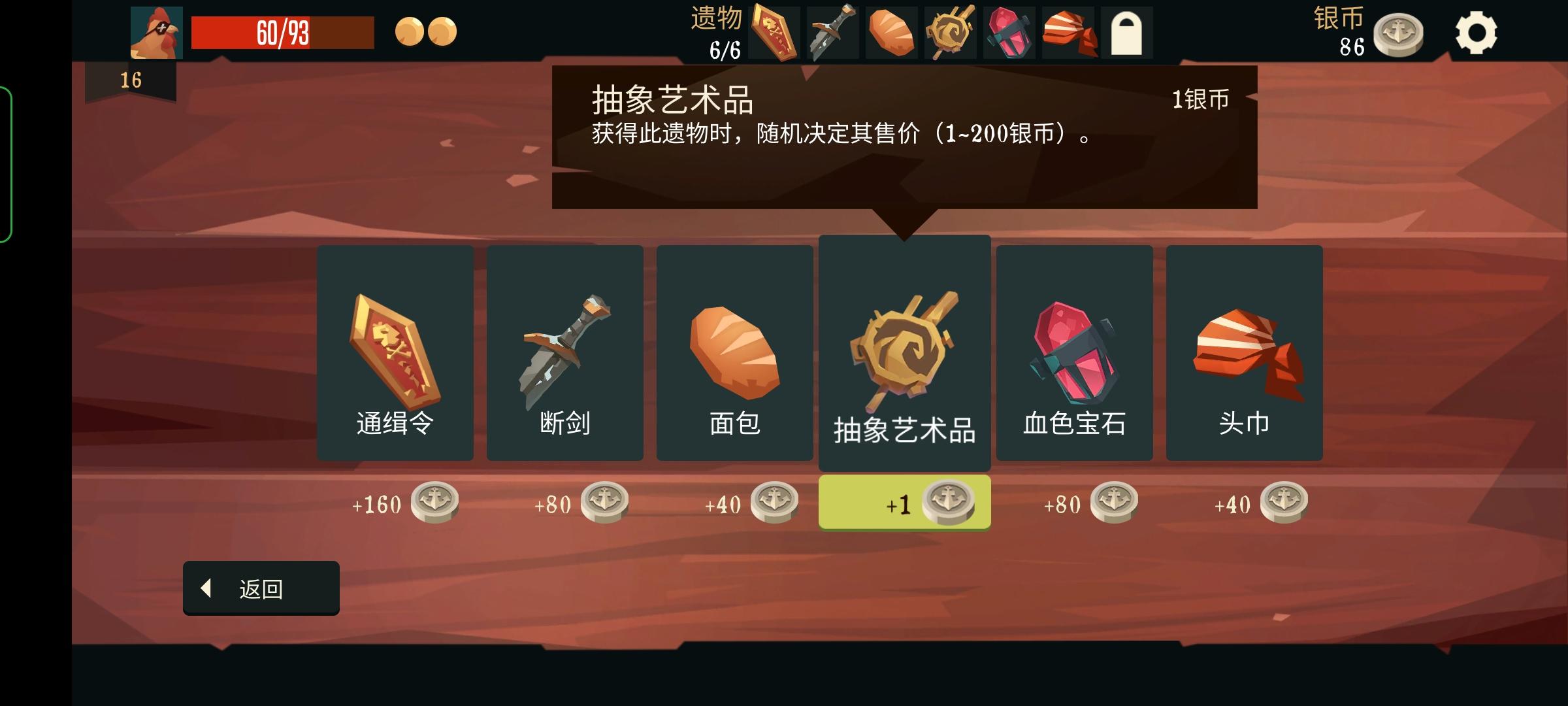The height and width of the screenshot is (706, 1568).
Task: Click the rooster character avatar
Action: [157, 31]
